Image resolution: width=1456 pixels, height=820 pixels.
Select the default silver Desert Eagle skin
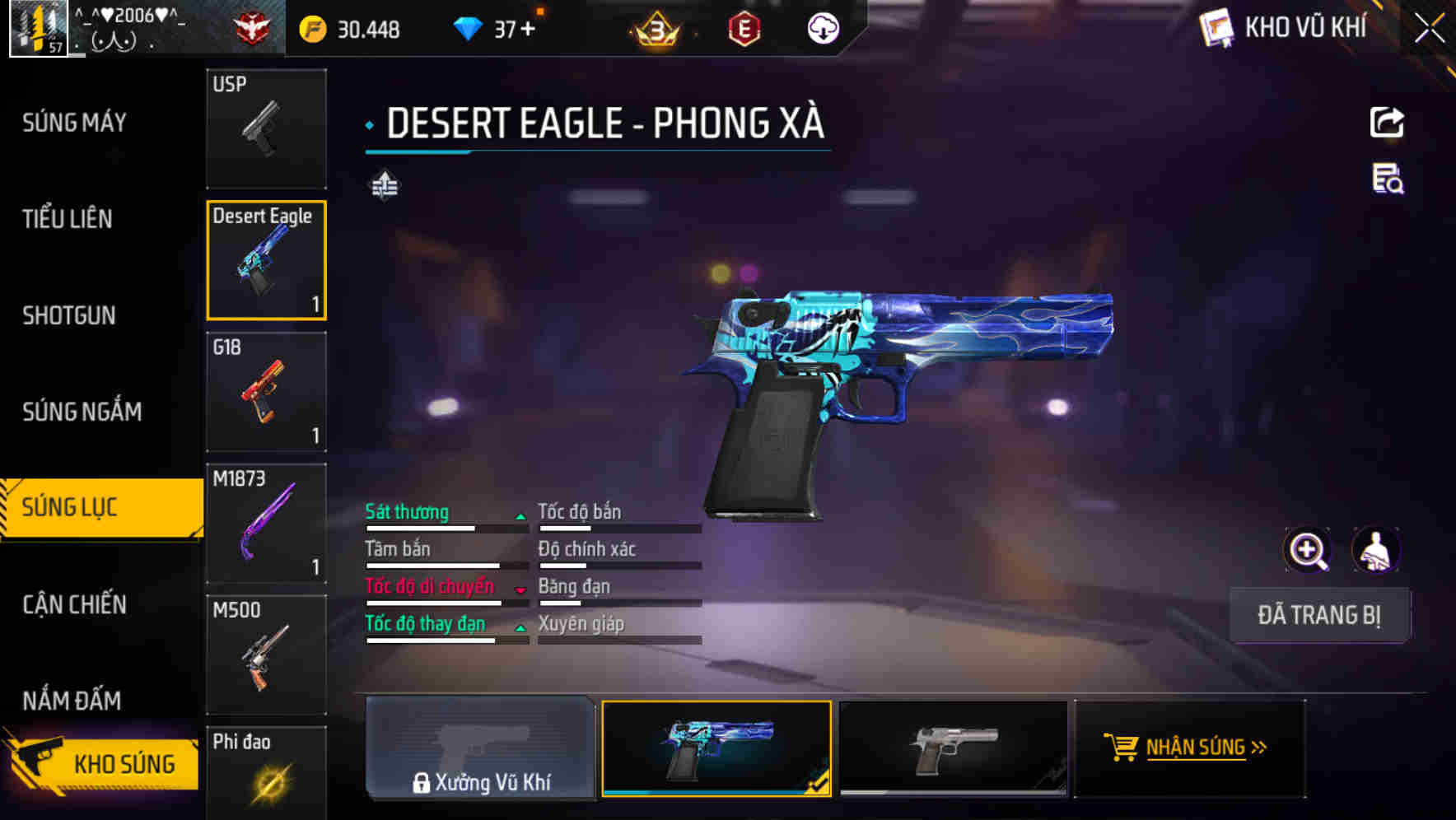pos(953,748)
